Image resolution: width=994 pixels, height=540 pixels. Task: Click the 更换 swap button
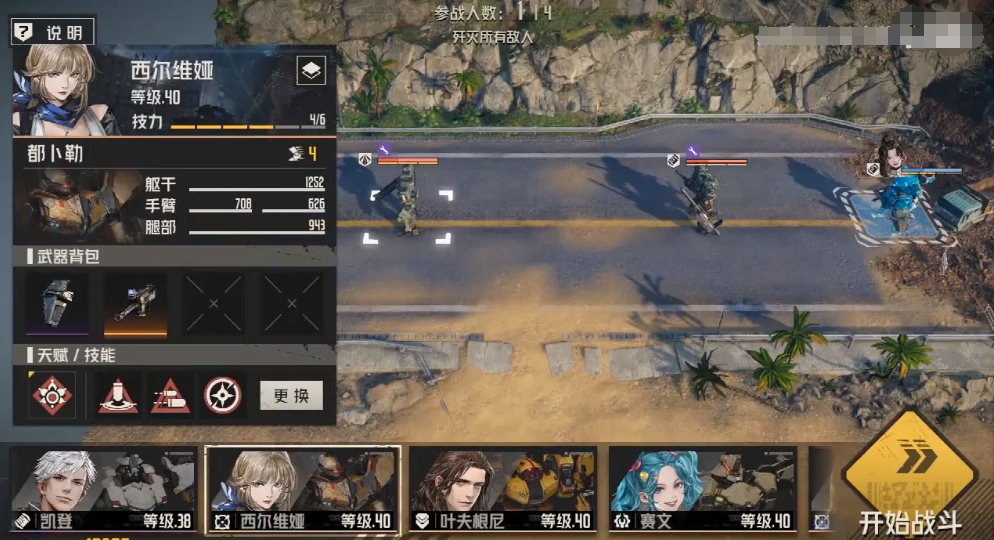point(291,395)
